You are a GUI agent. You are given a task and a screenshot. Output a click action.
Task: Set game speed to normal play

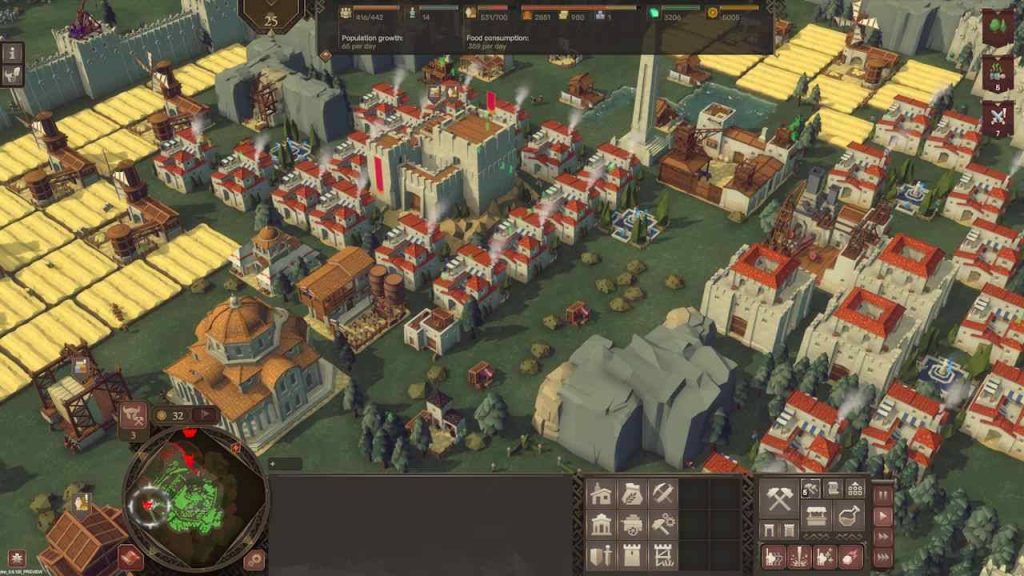(883, 516)
